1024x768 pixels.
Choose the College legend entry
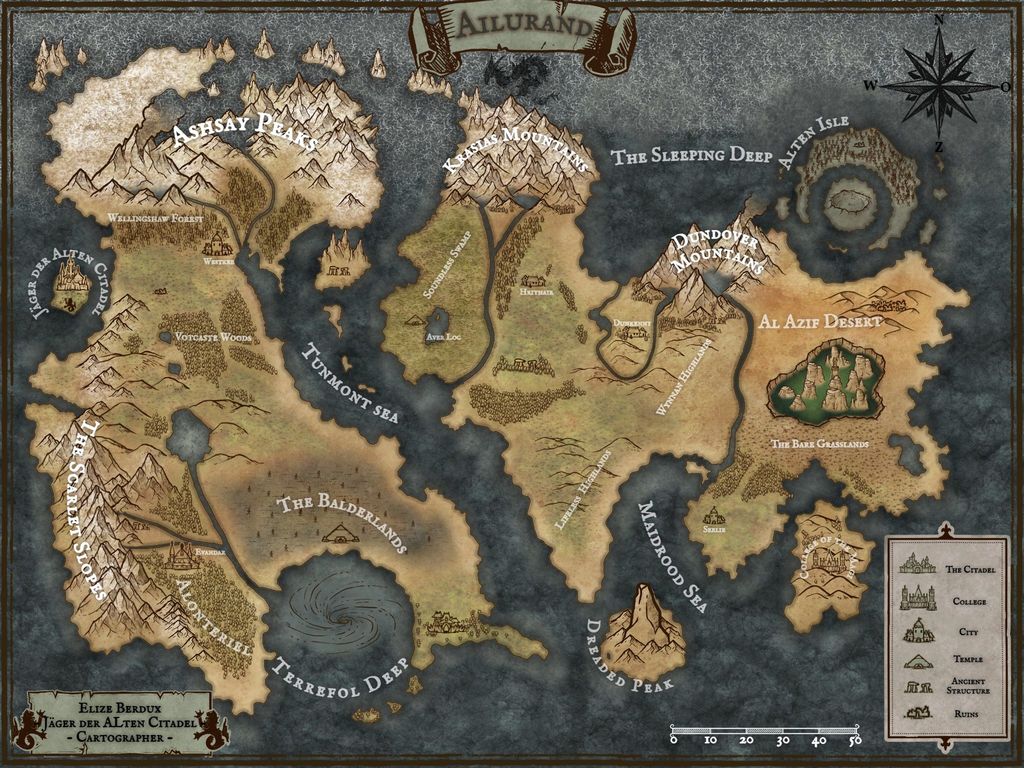pos(940,600)
